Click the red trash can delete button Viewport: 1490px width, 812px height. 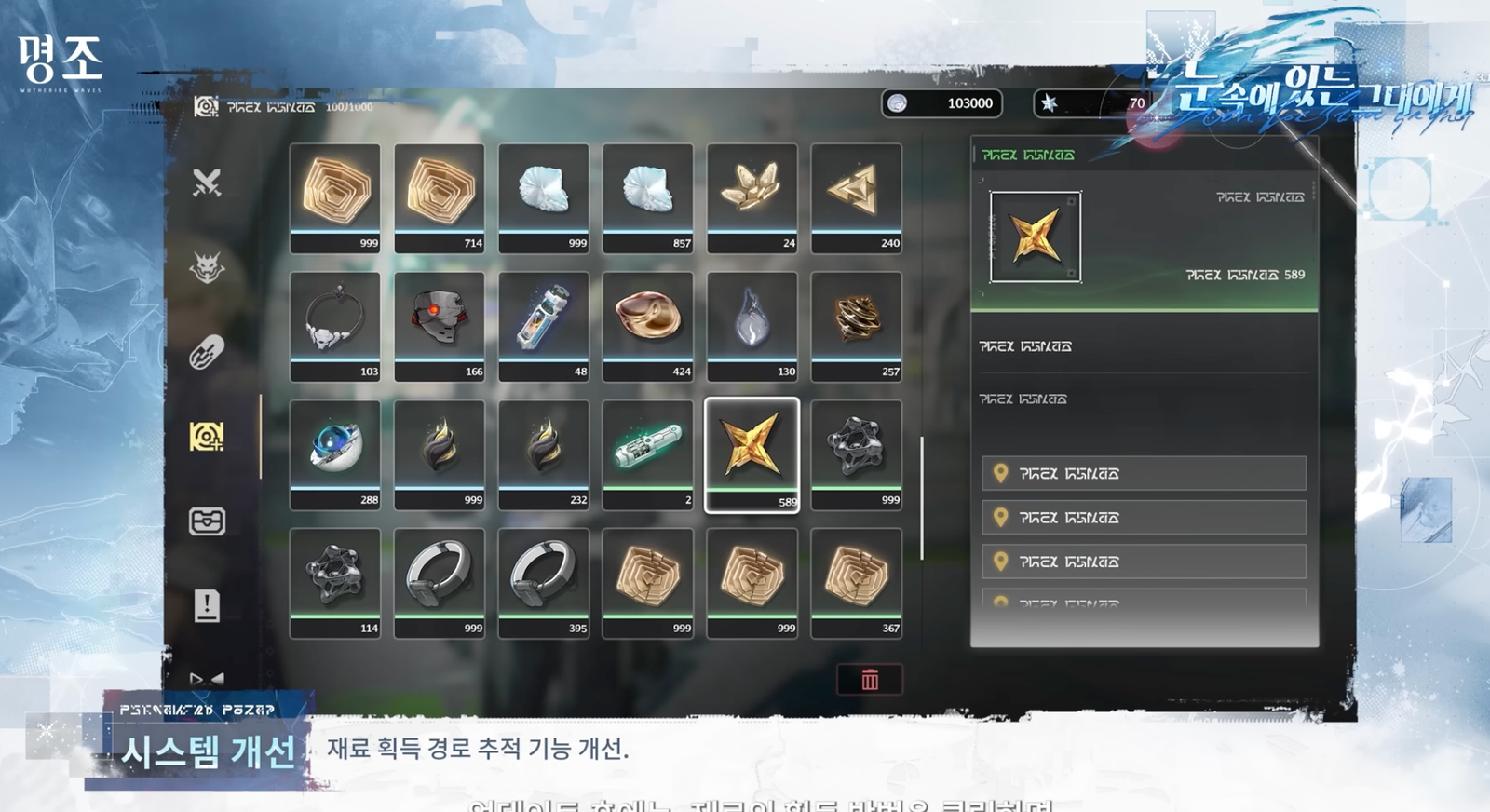coord(869,680)
